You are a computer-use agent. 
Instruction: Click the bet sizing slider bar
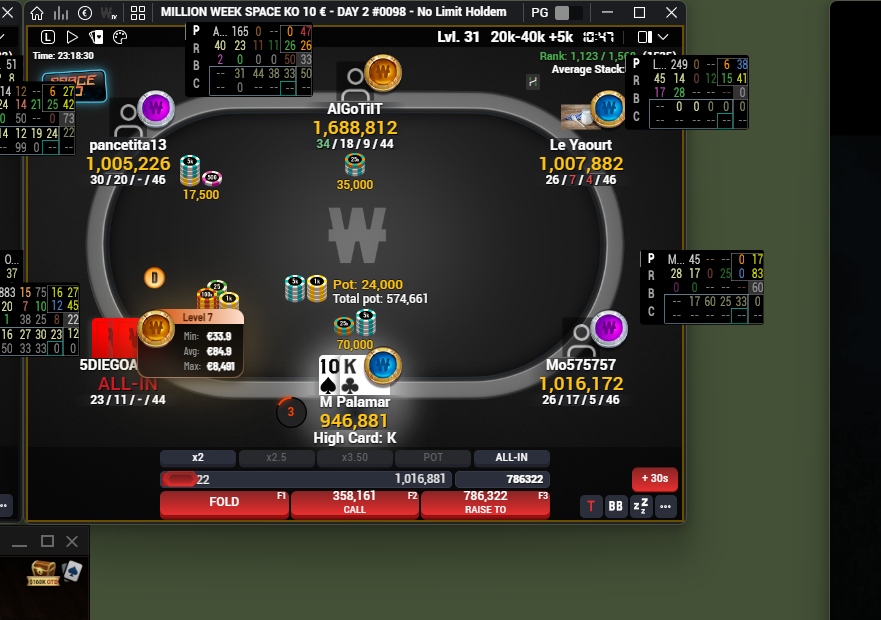pyautogui.click(x=306, y=480)
